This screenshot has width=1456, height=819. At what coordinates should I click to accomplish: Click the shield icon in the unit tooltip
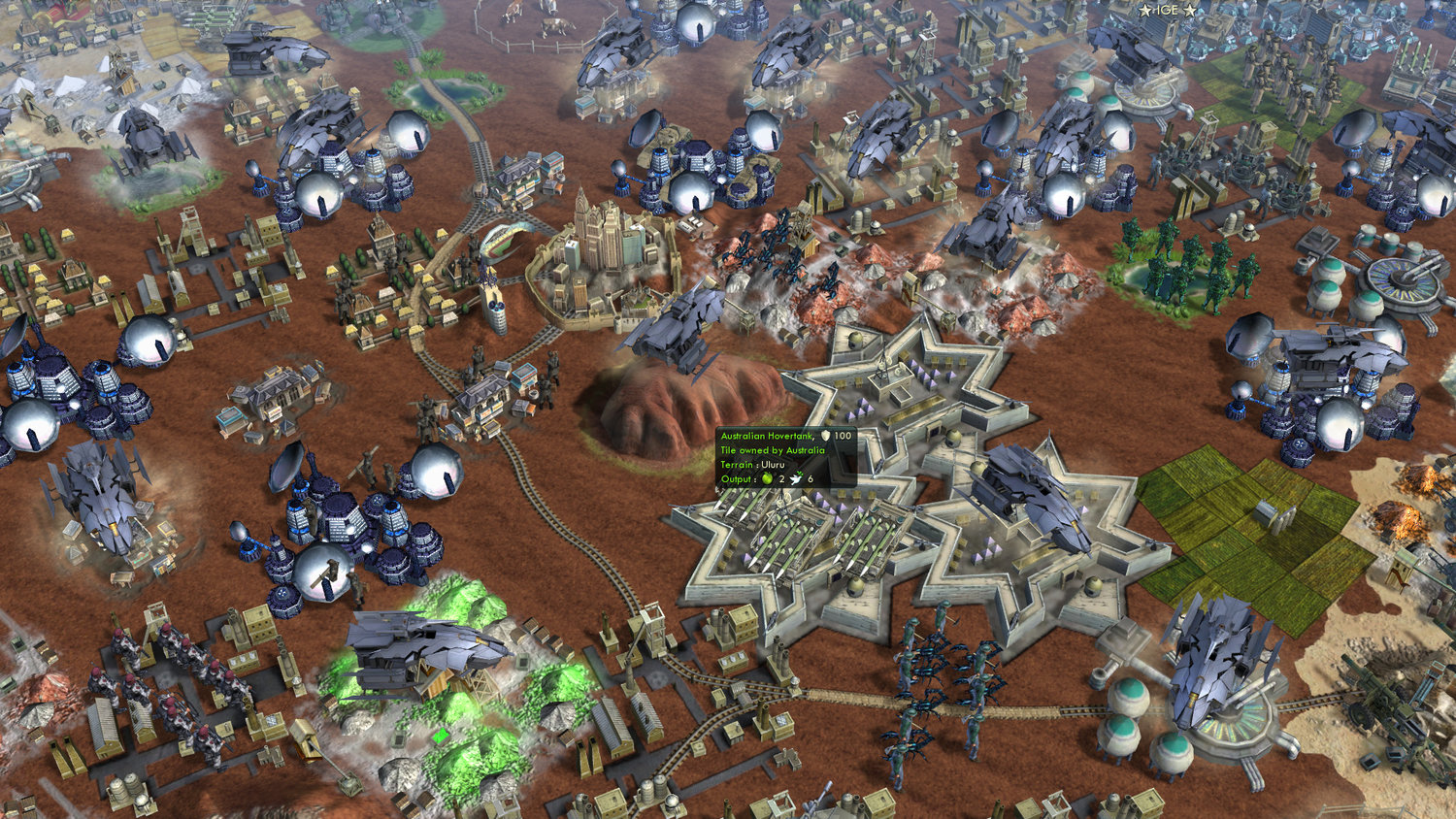pyautogui.click(x=825, y=436)
